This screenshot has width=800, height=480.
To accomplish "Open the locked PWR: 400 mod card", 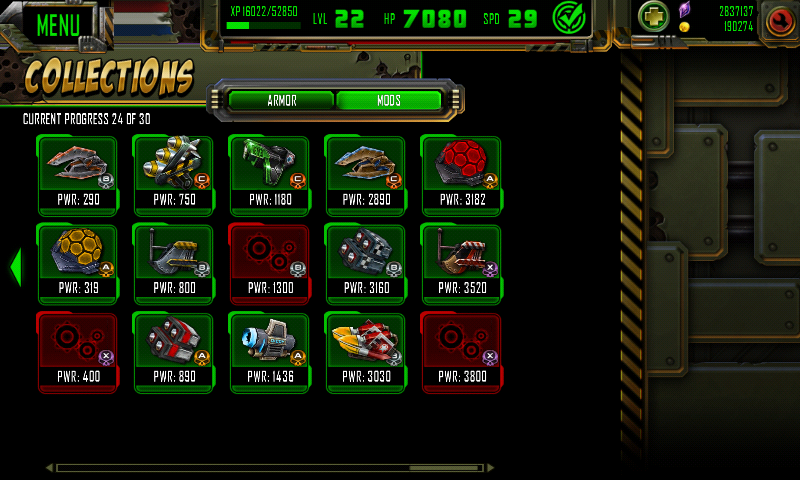I will [x=77, y=351].
